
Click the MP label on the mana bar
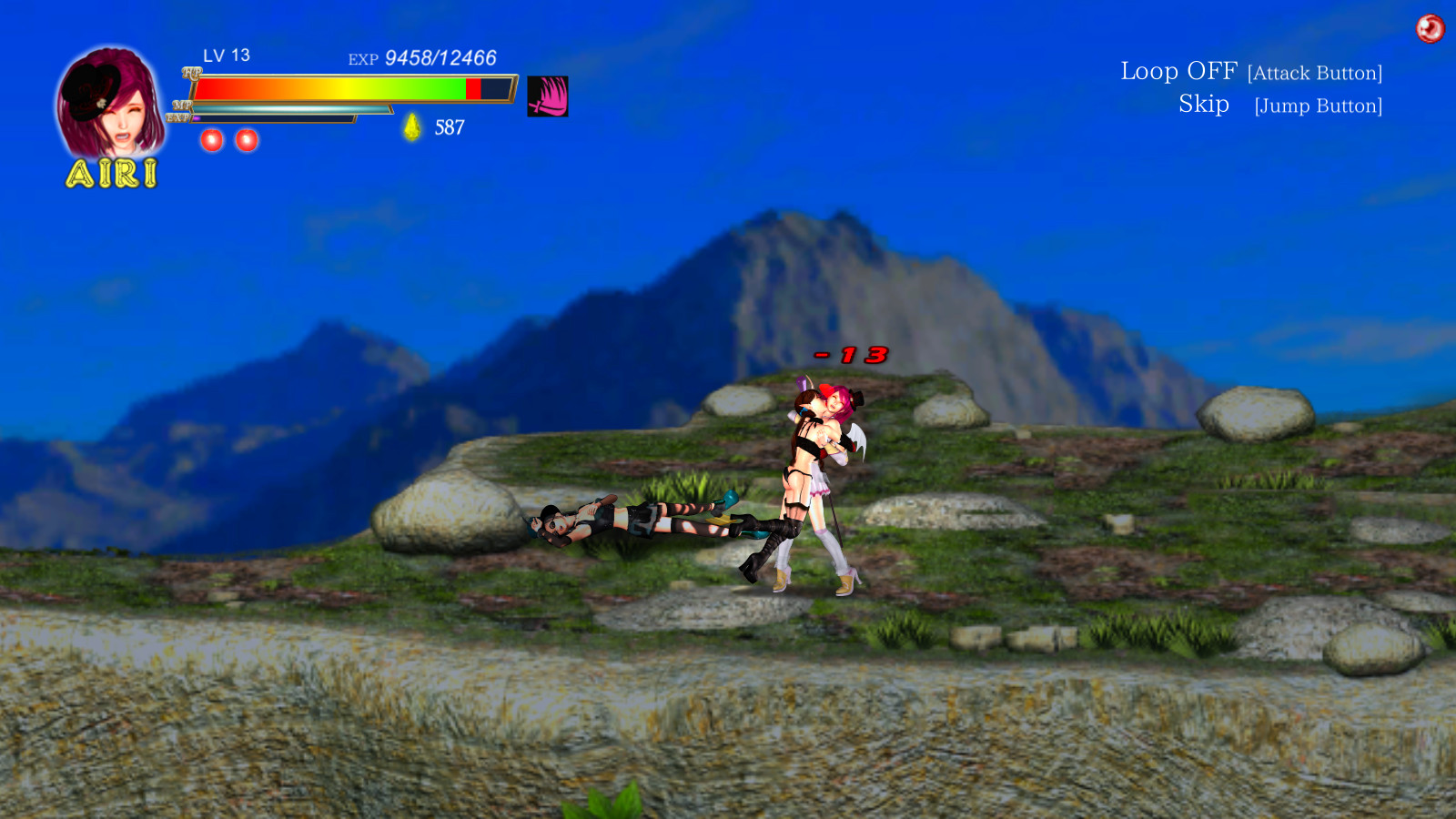182,106
